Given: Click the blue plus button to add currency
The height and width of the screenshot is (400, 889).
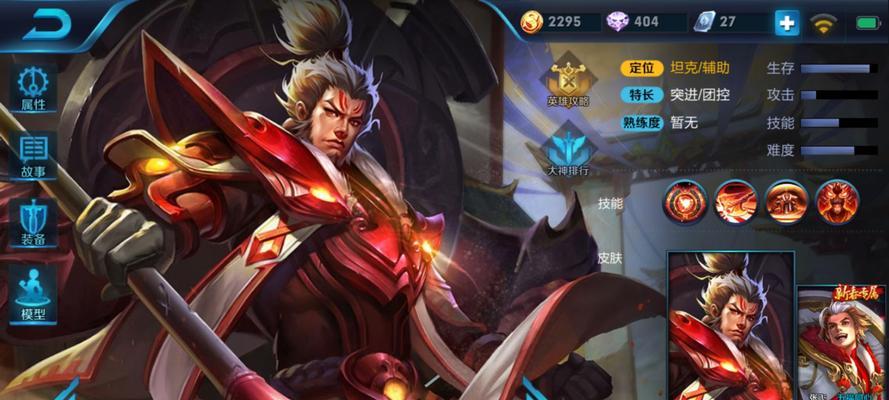Looking at the screenshot, I should pyautogui.click(x=787, y=22).
